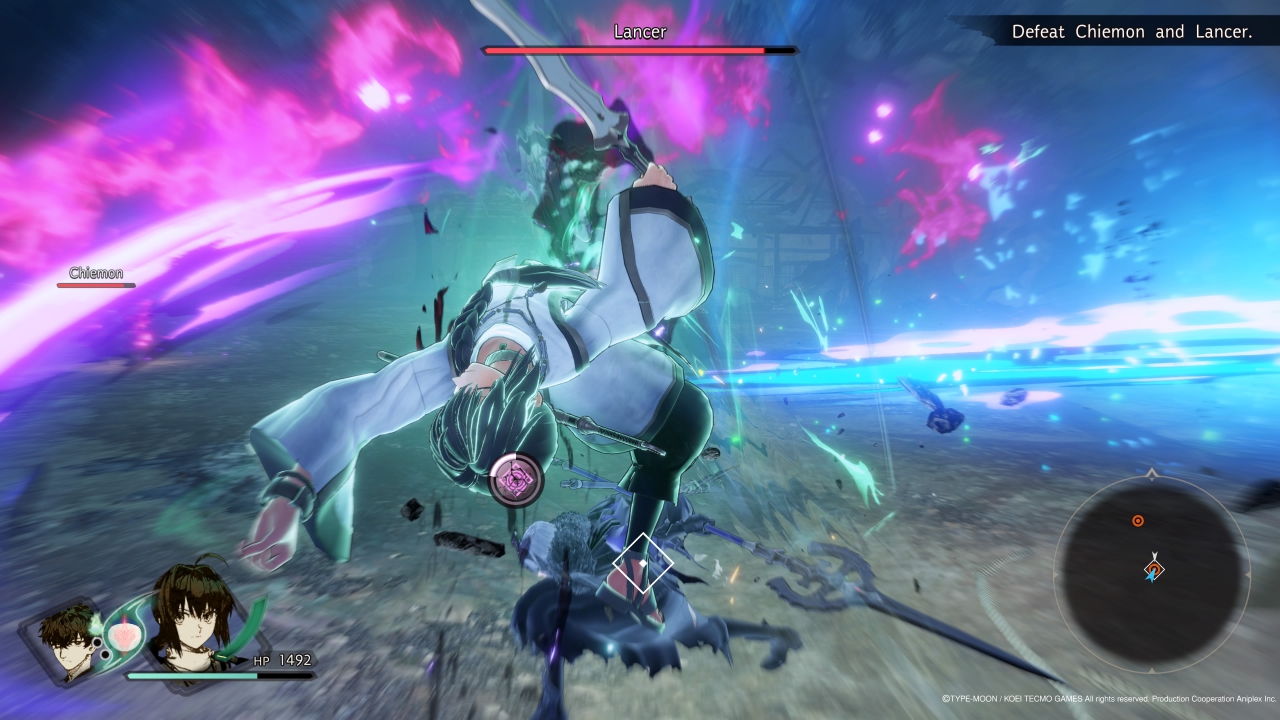Screen dimensions: 1280x720
Task: Click the north indicator atop the minimap ring
Action: pos(1152,471)
